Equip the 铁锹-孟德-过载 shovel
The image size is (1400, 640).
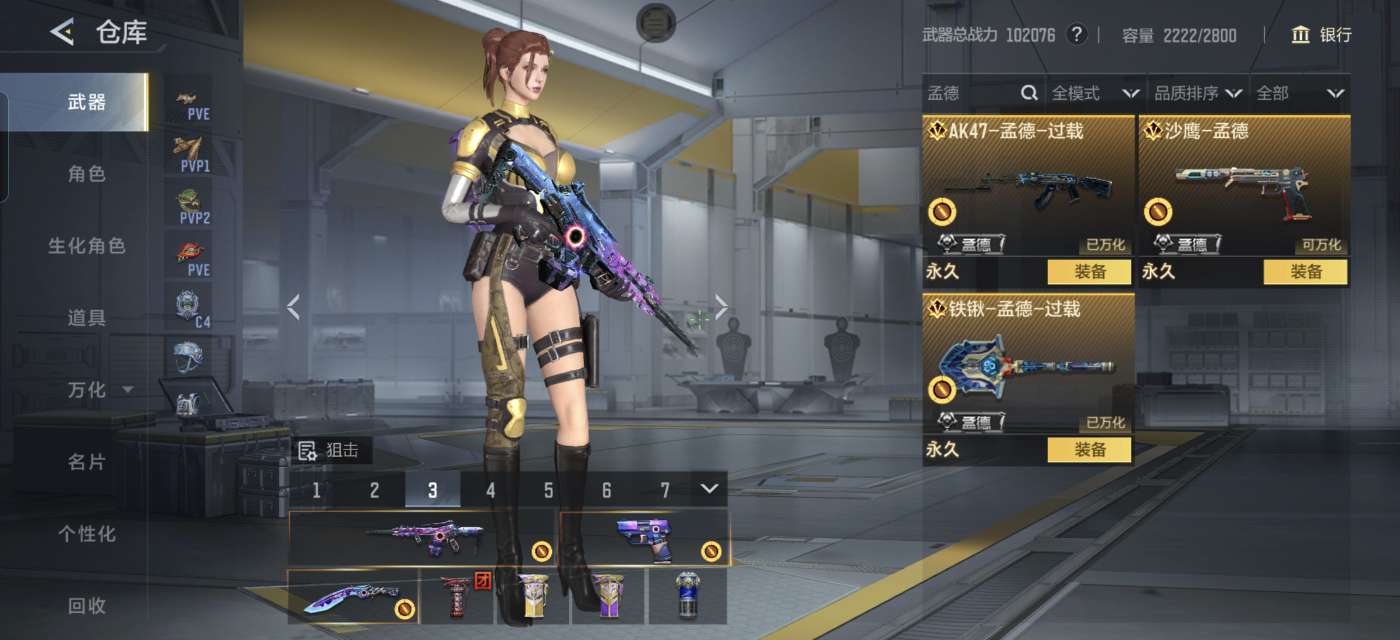click(1089, 450)
